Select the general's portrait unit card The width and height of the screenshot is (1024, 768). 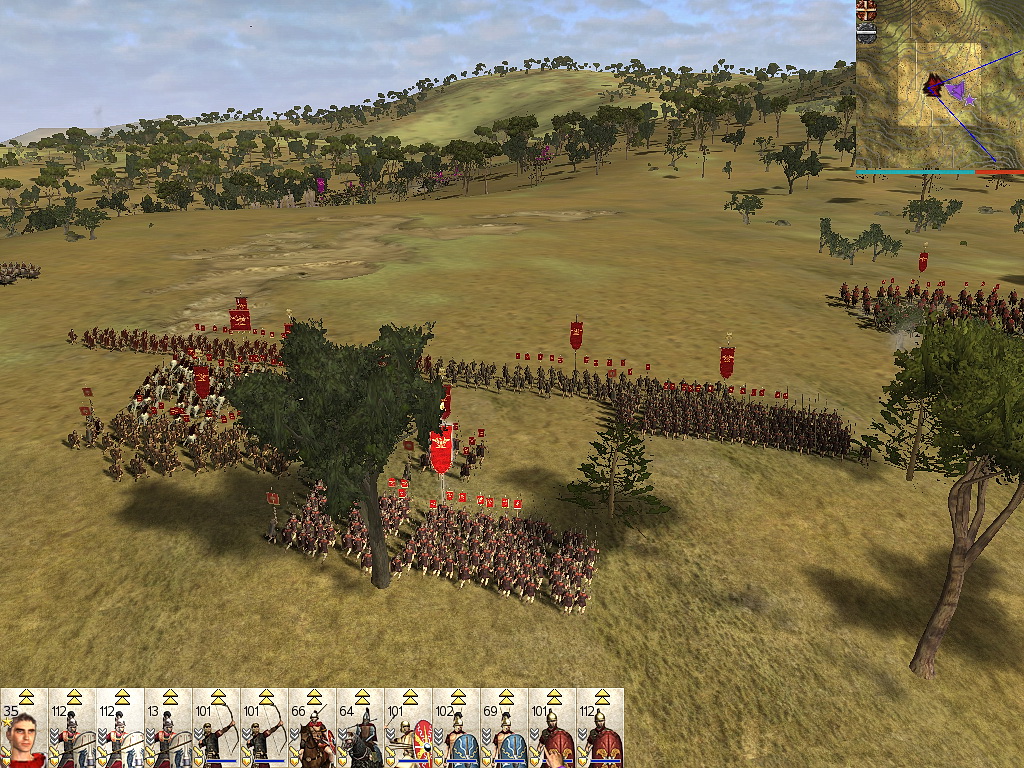[x=24, y=728]
